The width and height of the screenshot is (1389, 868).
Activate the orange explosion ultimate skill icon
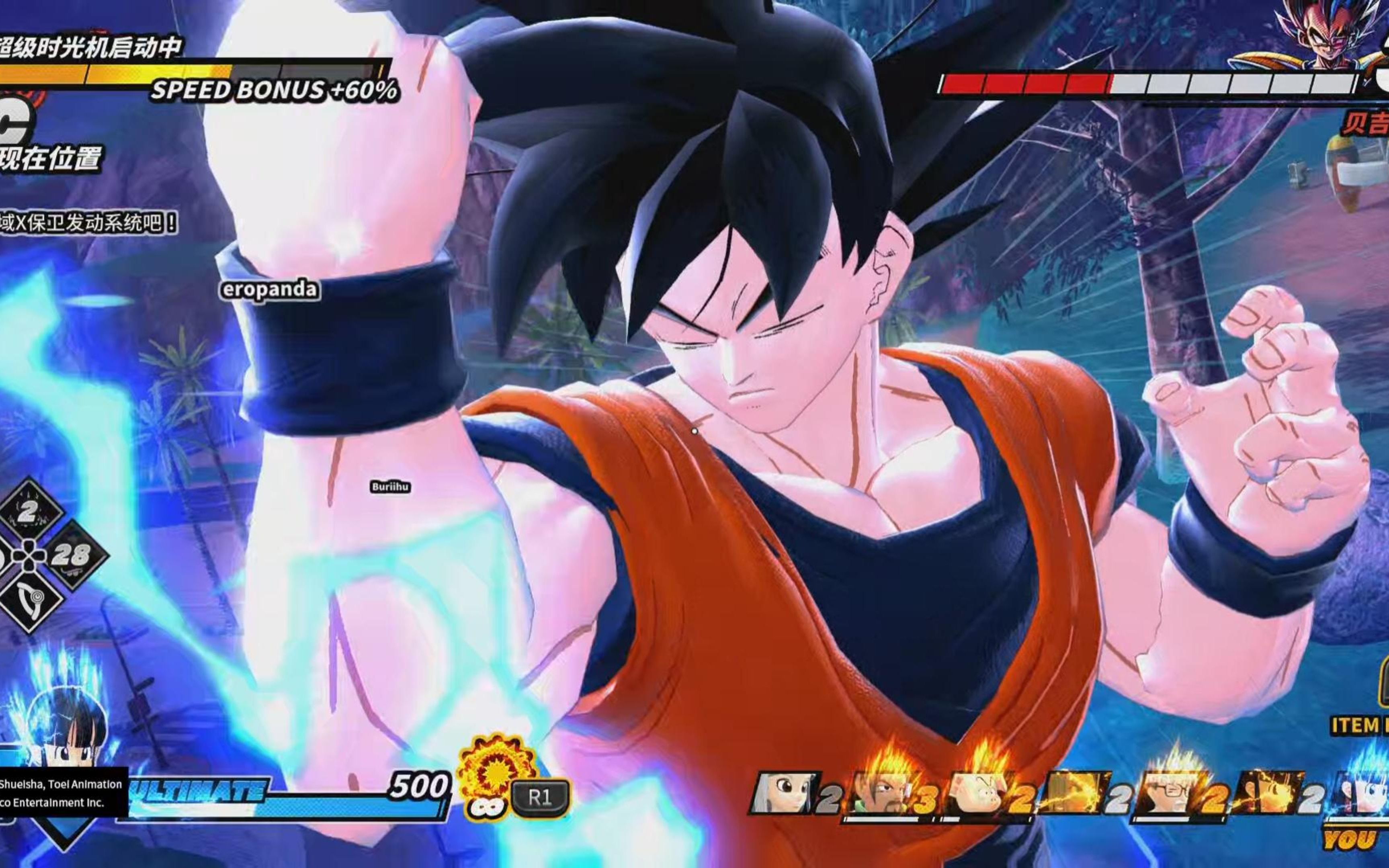coord(492,770)
